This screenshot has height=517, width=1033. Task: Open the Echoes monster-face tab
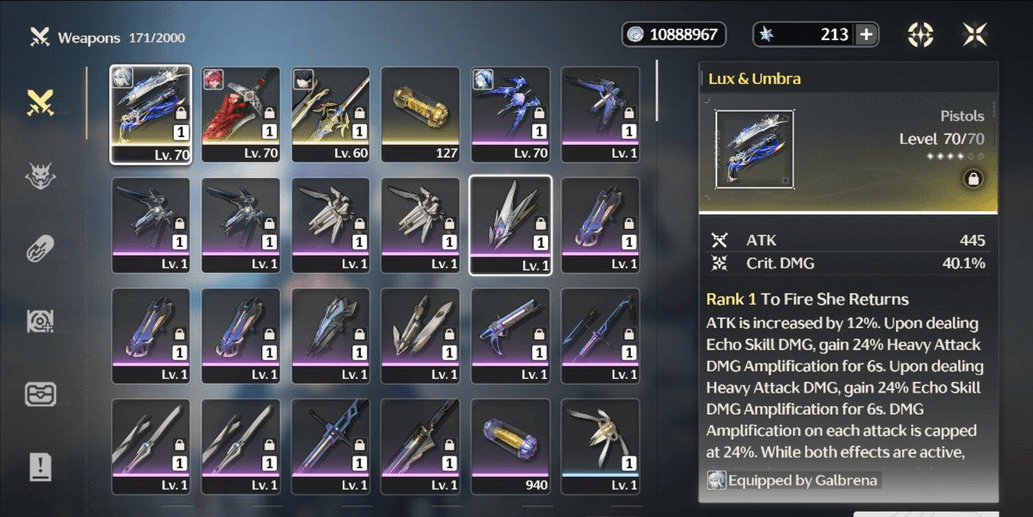click(40, 175)
